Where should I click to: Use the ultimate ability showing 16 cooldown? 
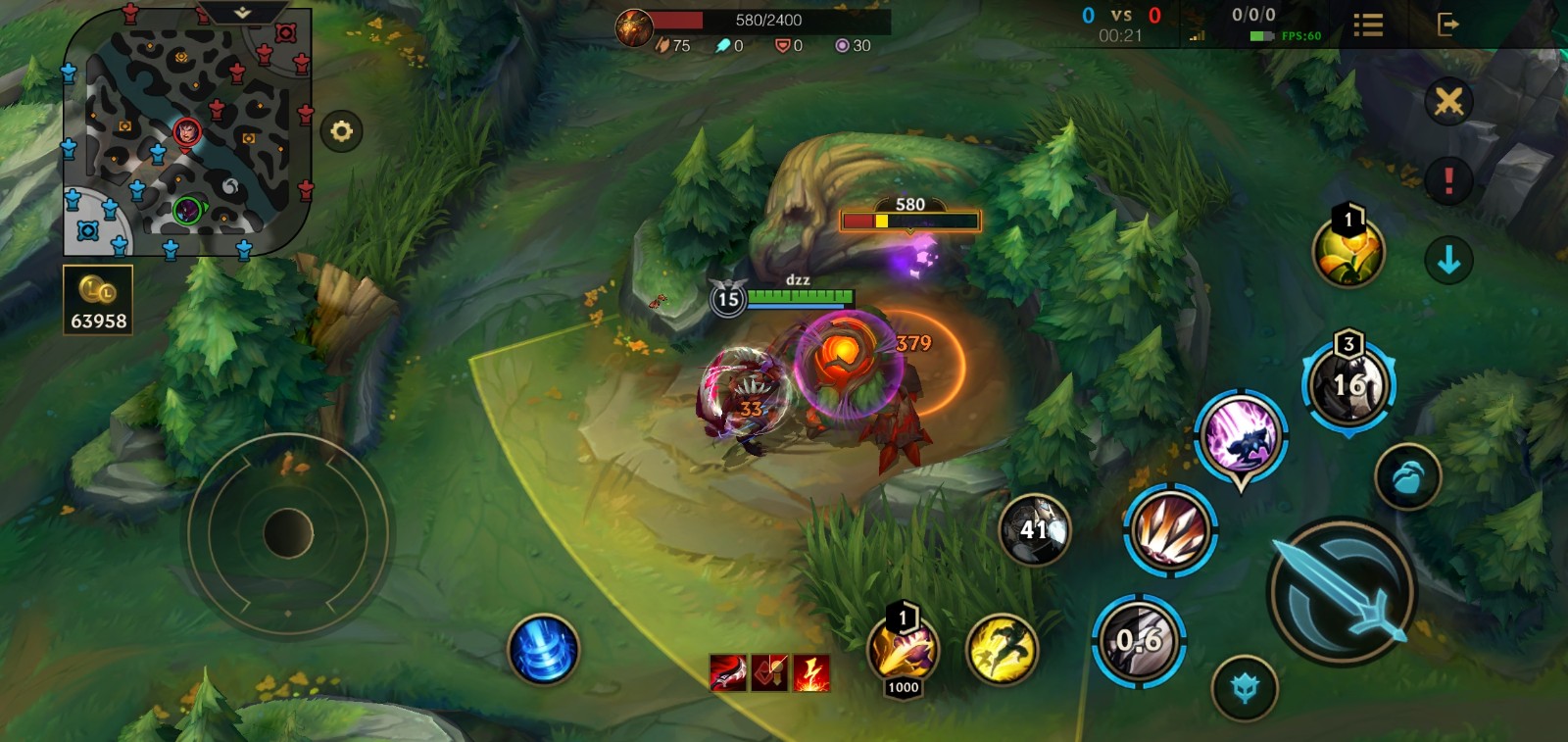pyautogui.click(x=1348, y=384)
